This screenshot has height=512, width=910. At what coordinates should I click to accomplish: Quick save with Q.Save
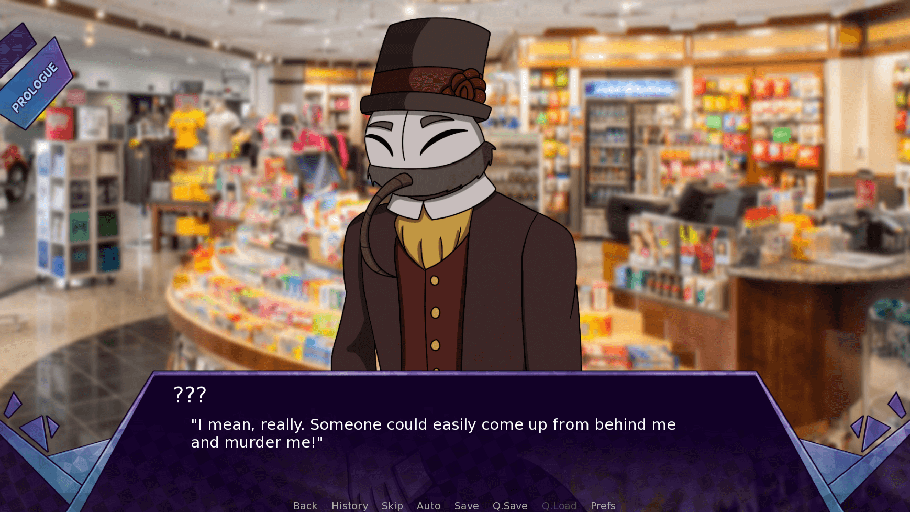pyautogui.click(x=510, y=505)
